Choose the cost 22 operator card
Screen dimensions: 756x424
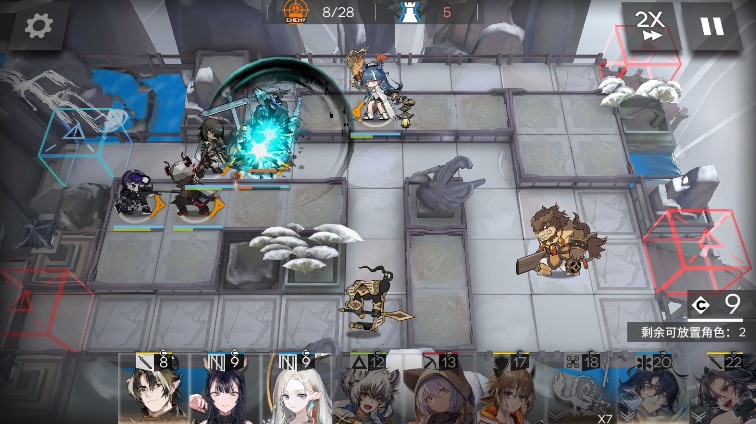[722, 392]
